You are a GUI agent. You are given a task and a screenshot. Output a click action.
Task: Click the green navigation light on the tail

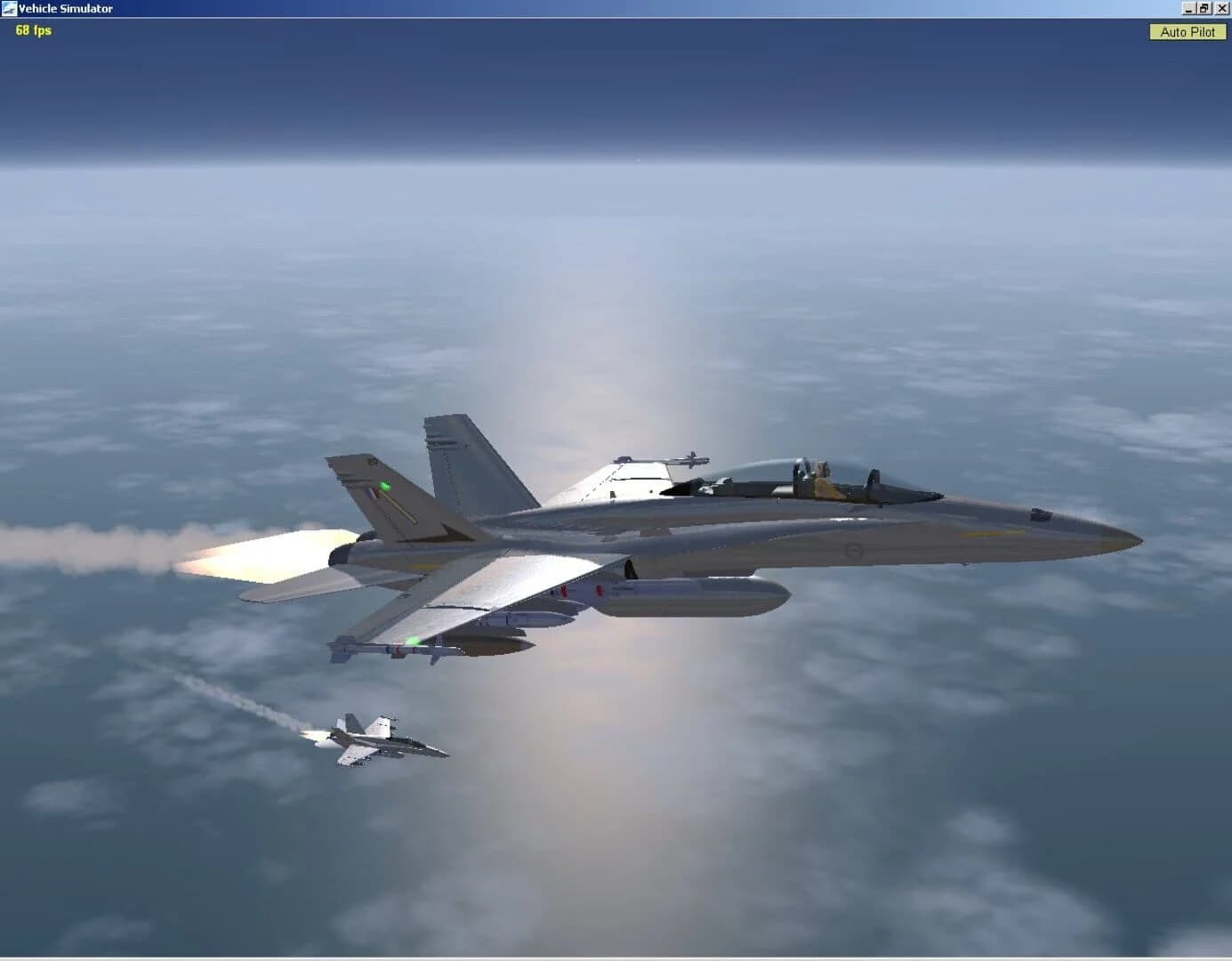point(386,485)
